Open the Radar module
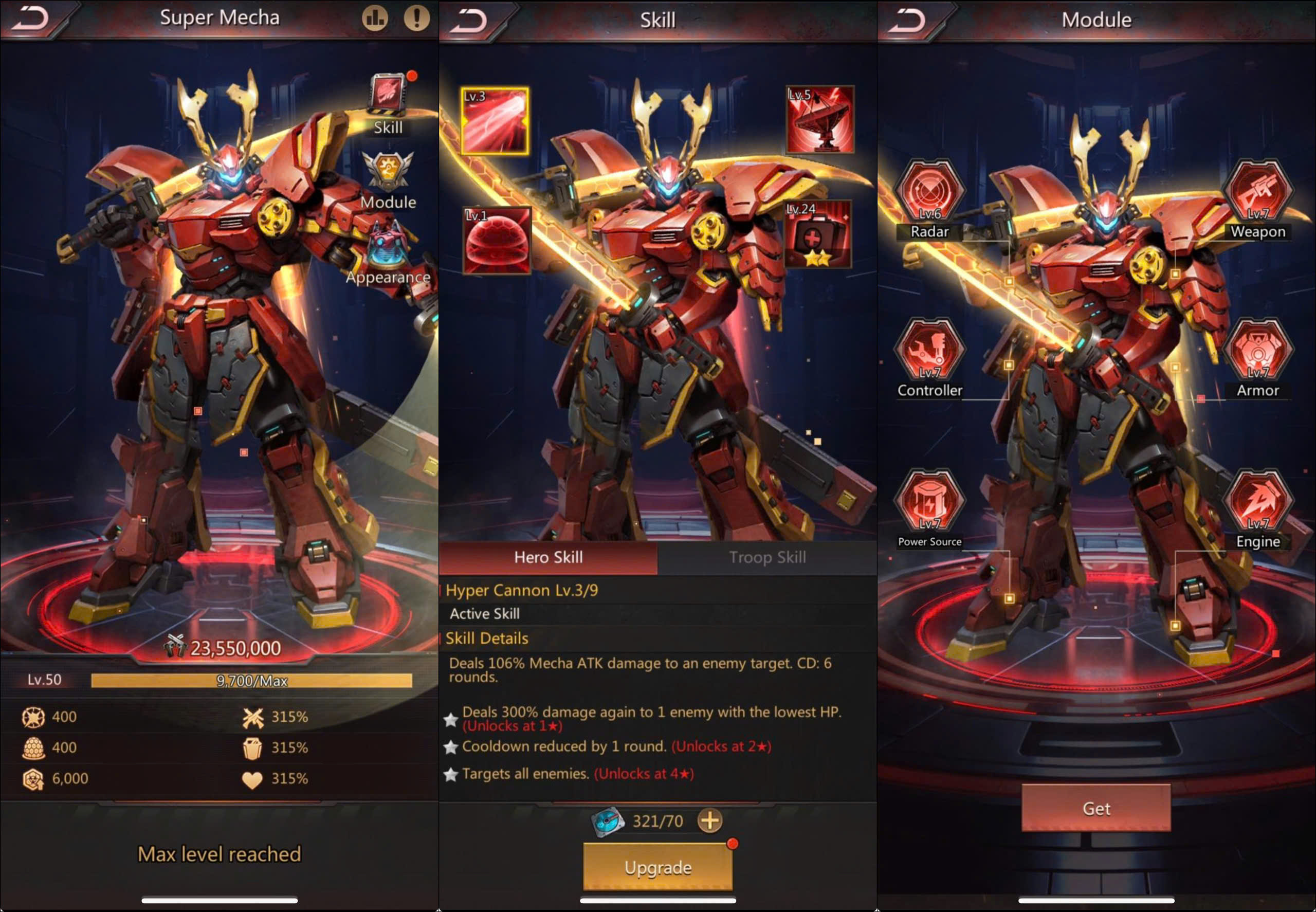The width and height of the screenshot is (1316, 912). point(930,192)
